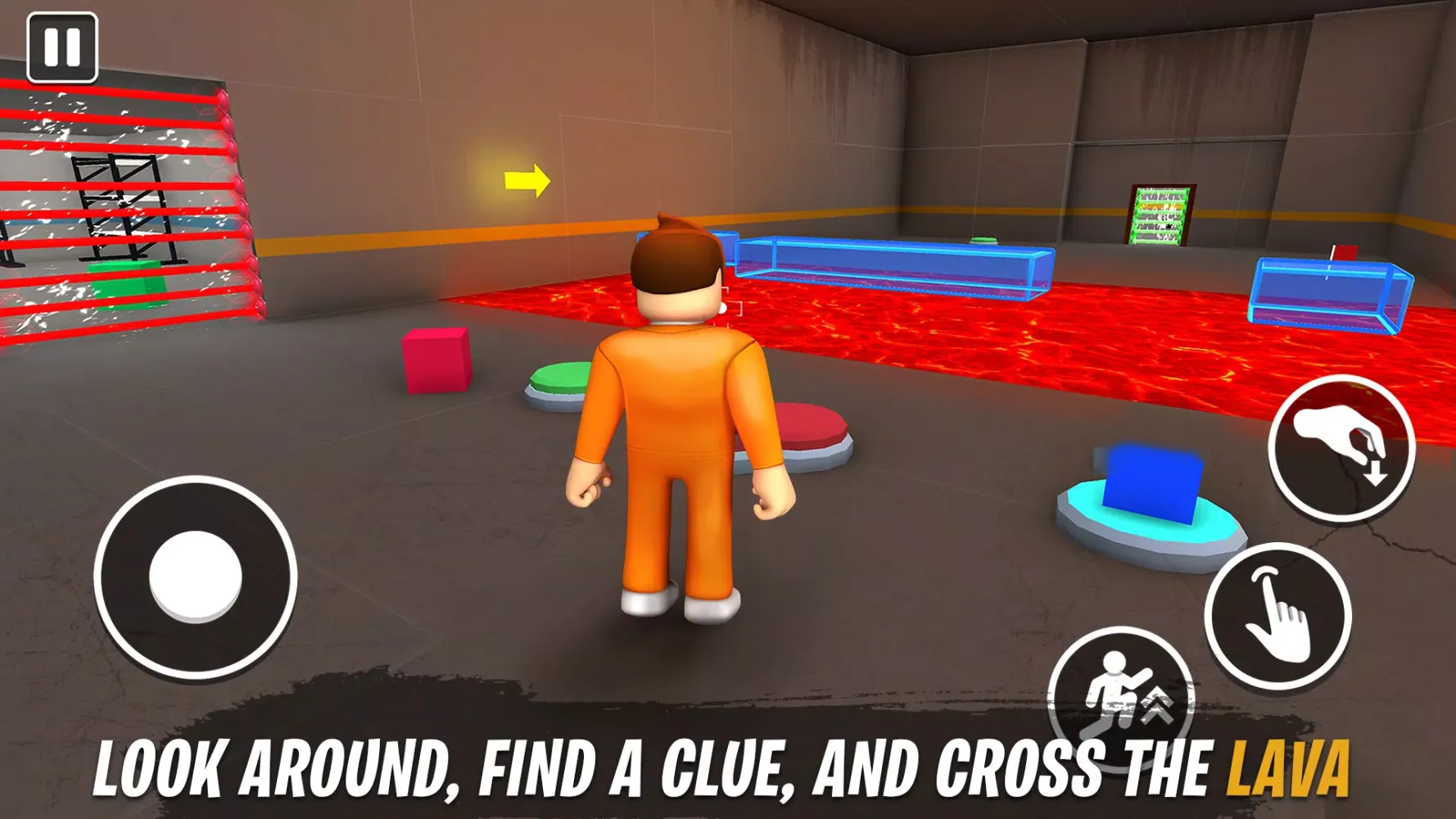The height and width of the screenshot is (819, 1456).
Task: Click the upward jump chevrons on run control
Action: (1155, 700)
